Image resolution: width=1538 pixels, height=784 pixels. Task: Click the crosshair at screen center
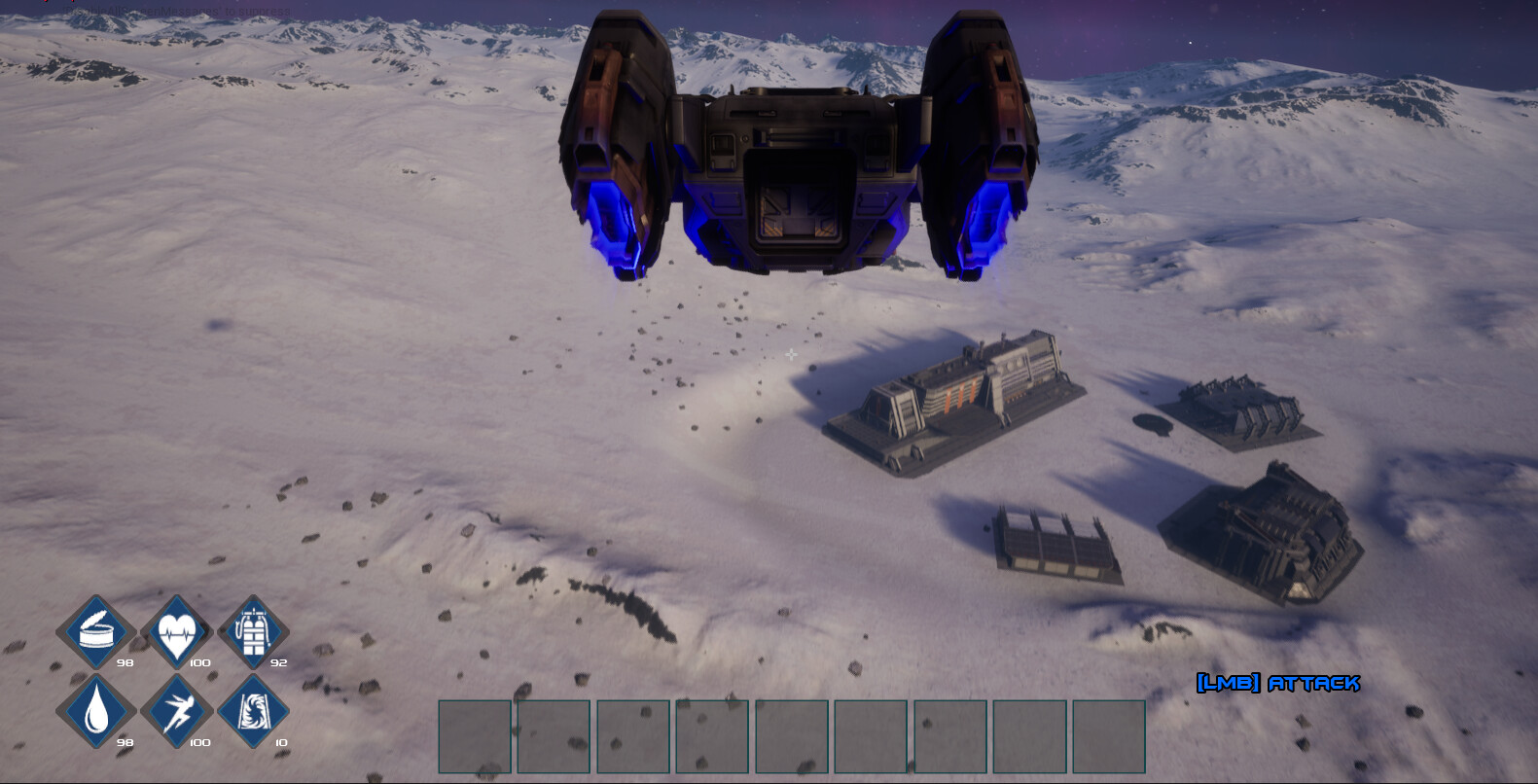click(x=790, y=356)
